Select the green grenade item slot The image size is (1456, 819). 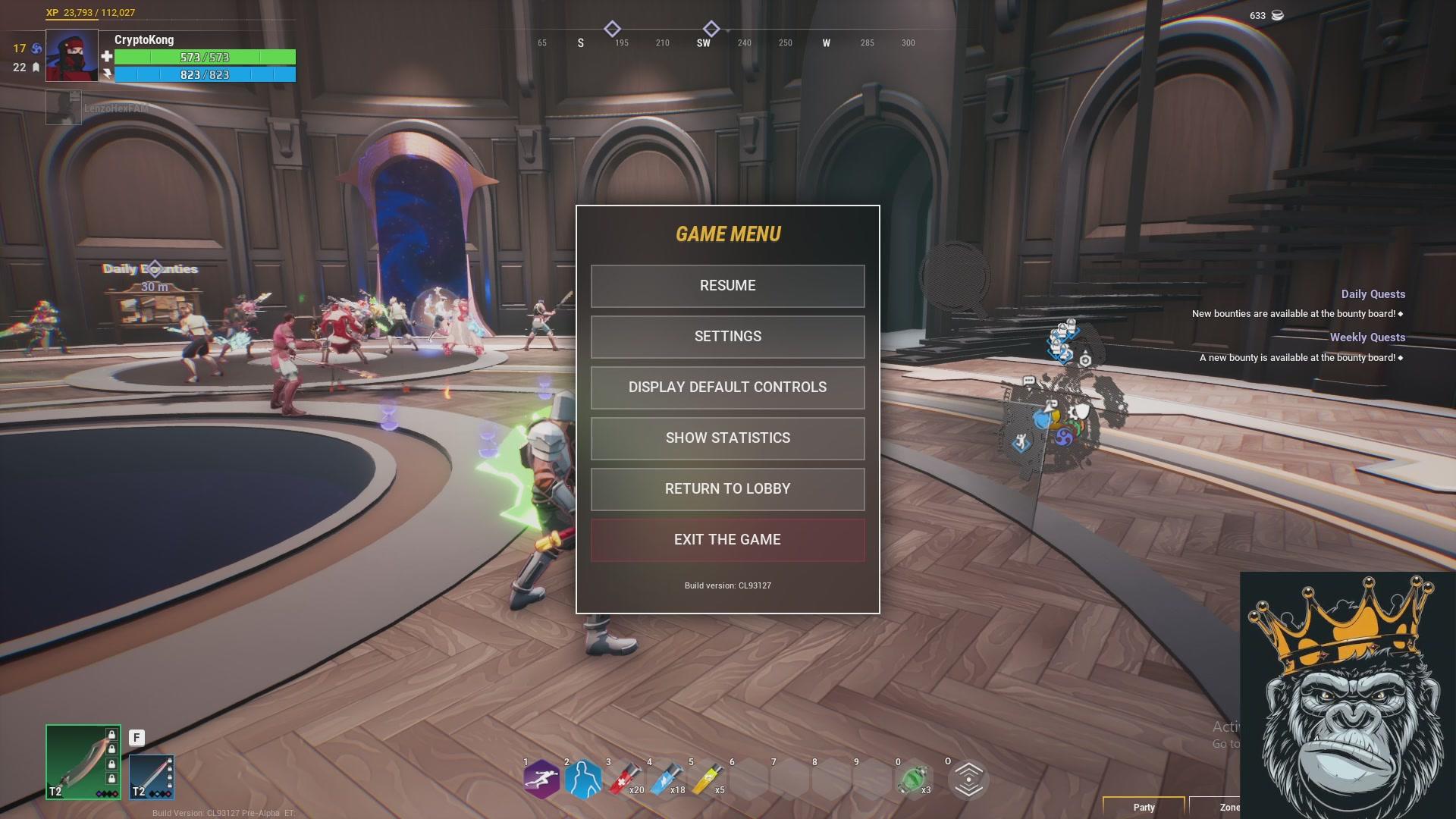pos(912,780)
